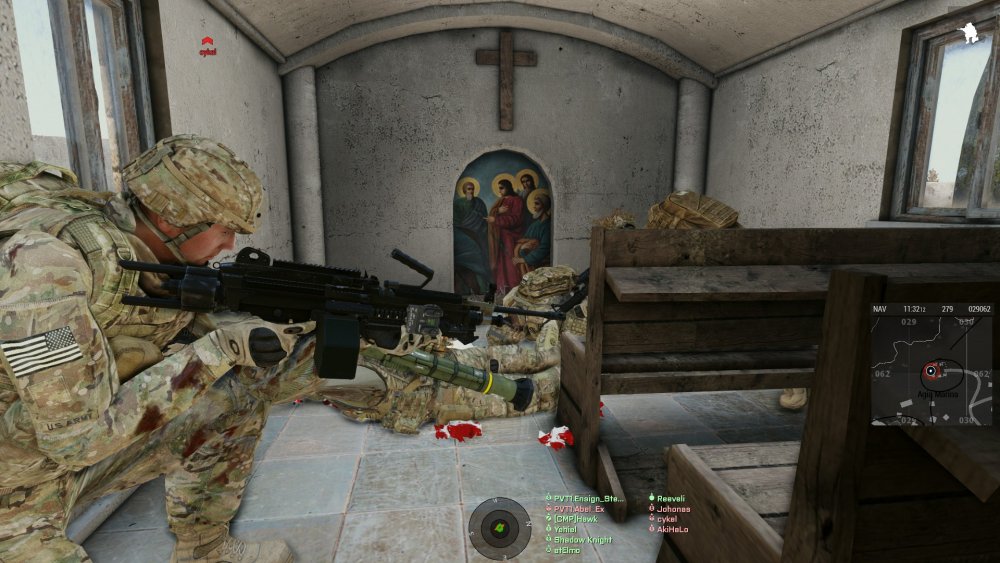Select AkiHeLo in the squad list
The image size is (1000, 563).
click(x=672, y=529)
